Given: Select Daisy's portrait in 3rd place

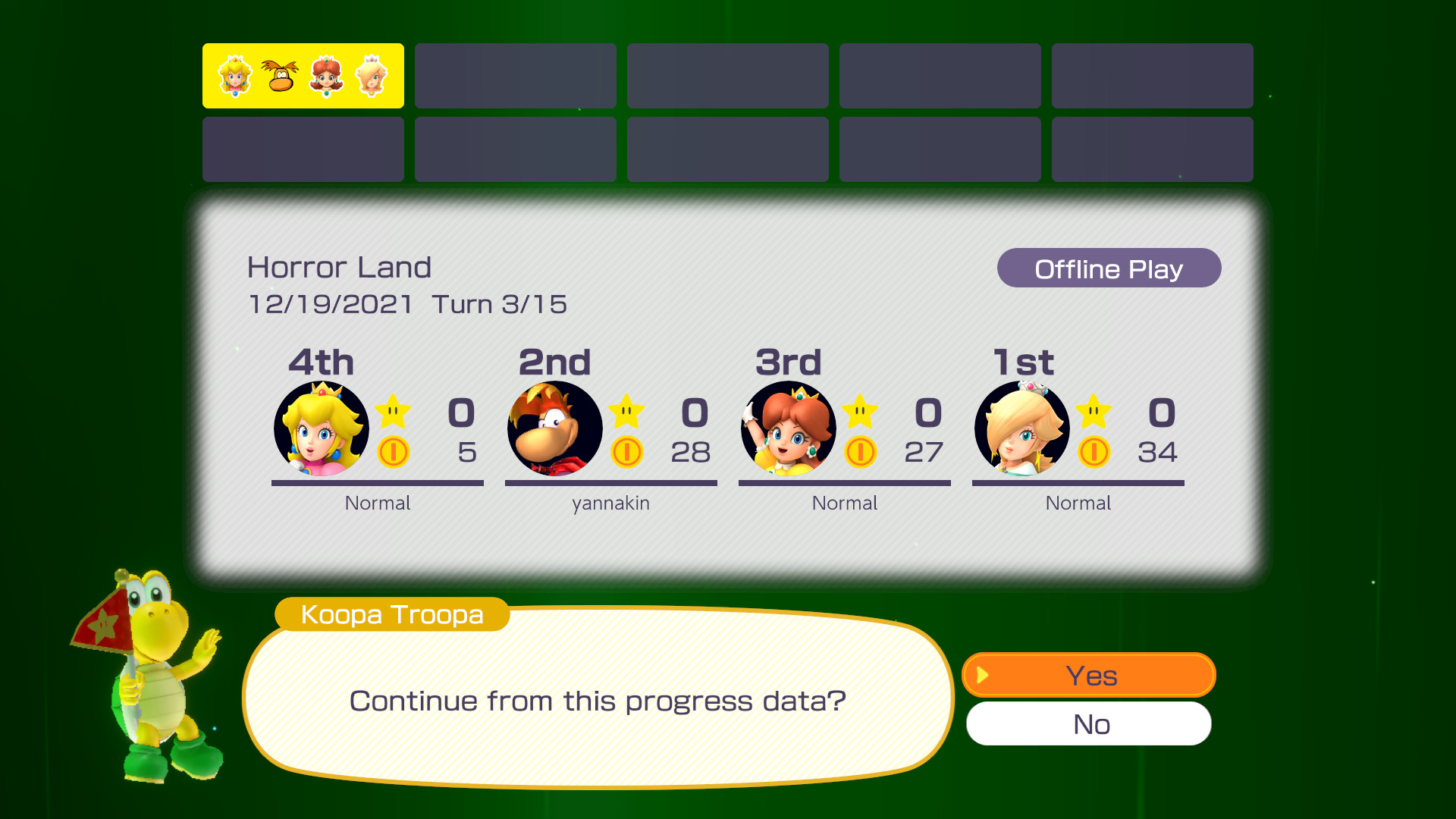Looking at the screenshot, I should [x=787, y=428].
